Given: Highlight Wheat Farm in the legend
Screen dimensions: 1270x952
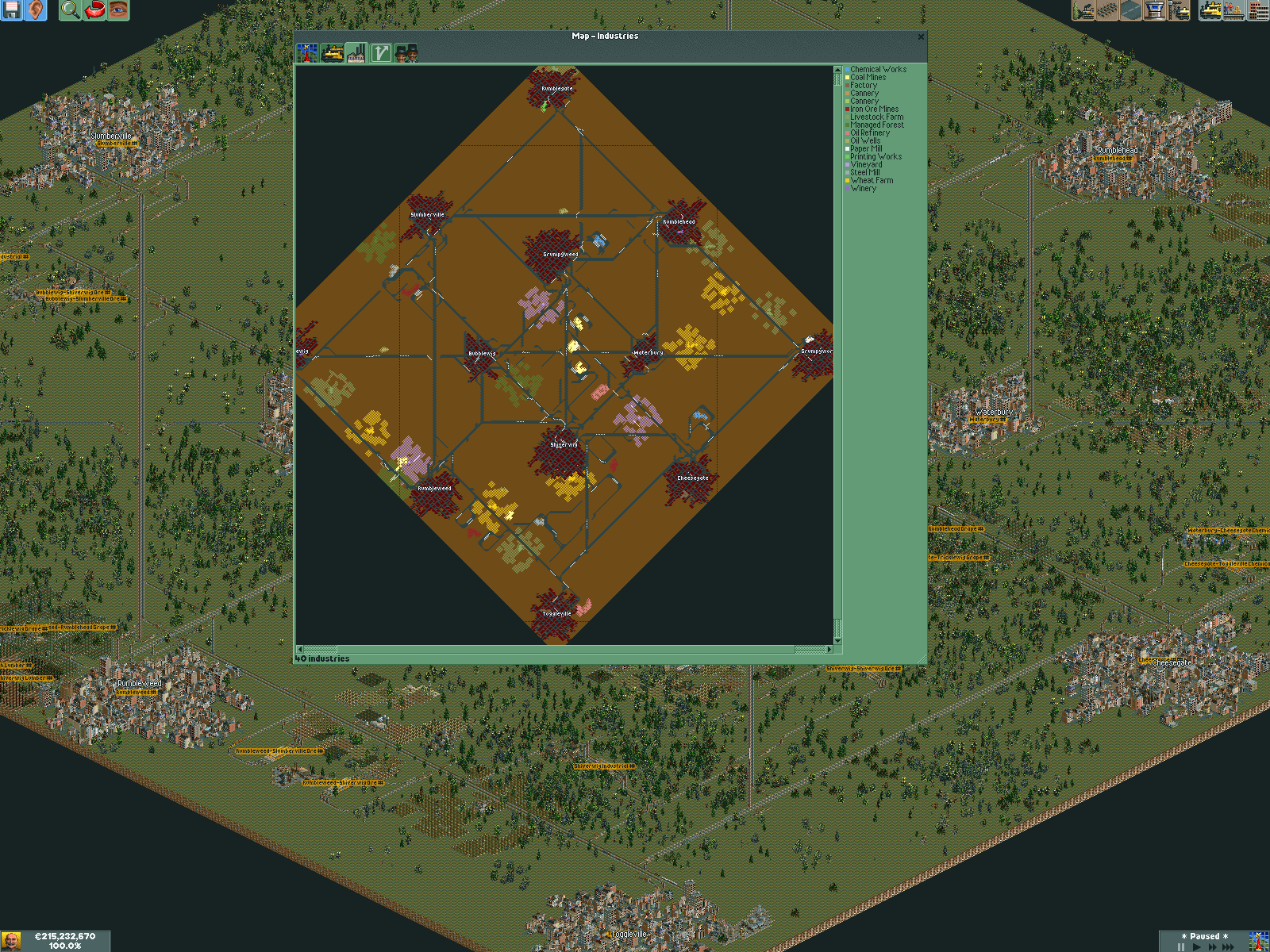Looking at the screenshot, I should click(872, 181).
